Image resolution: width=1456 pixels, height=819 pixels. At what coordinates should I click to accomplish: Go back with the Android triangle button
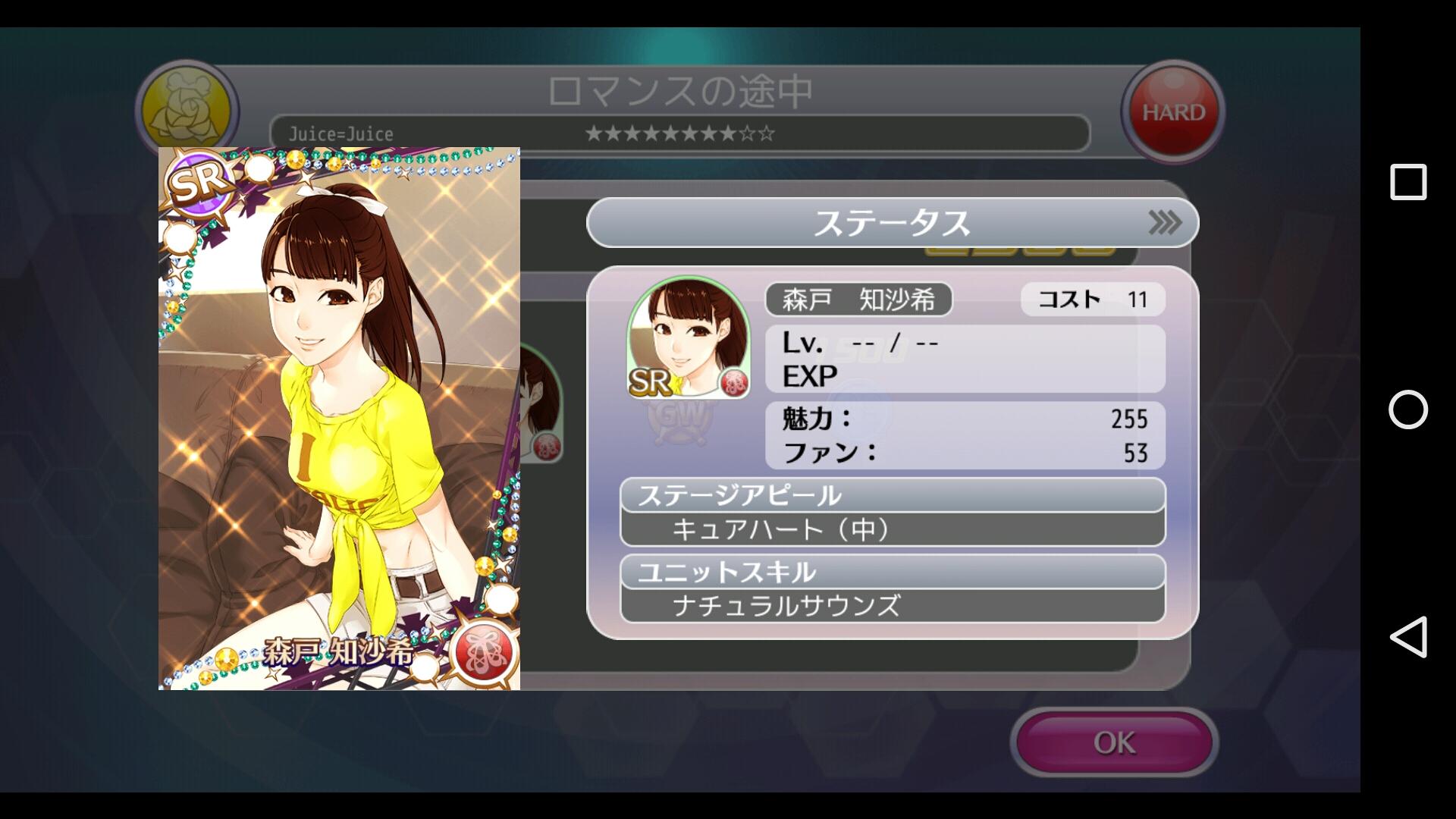pos(1408,637)
